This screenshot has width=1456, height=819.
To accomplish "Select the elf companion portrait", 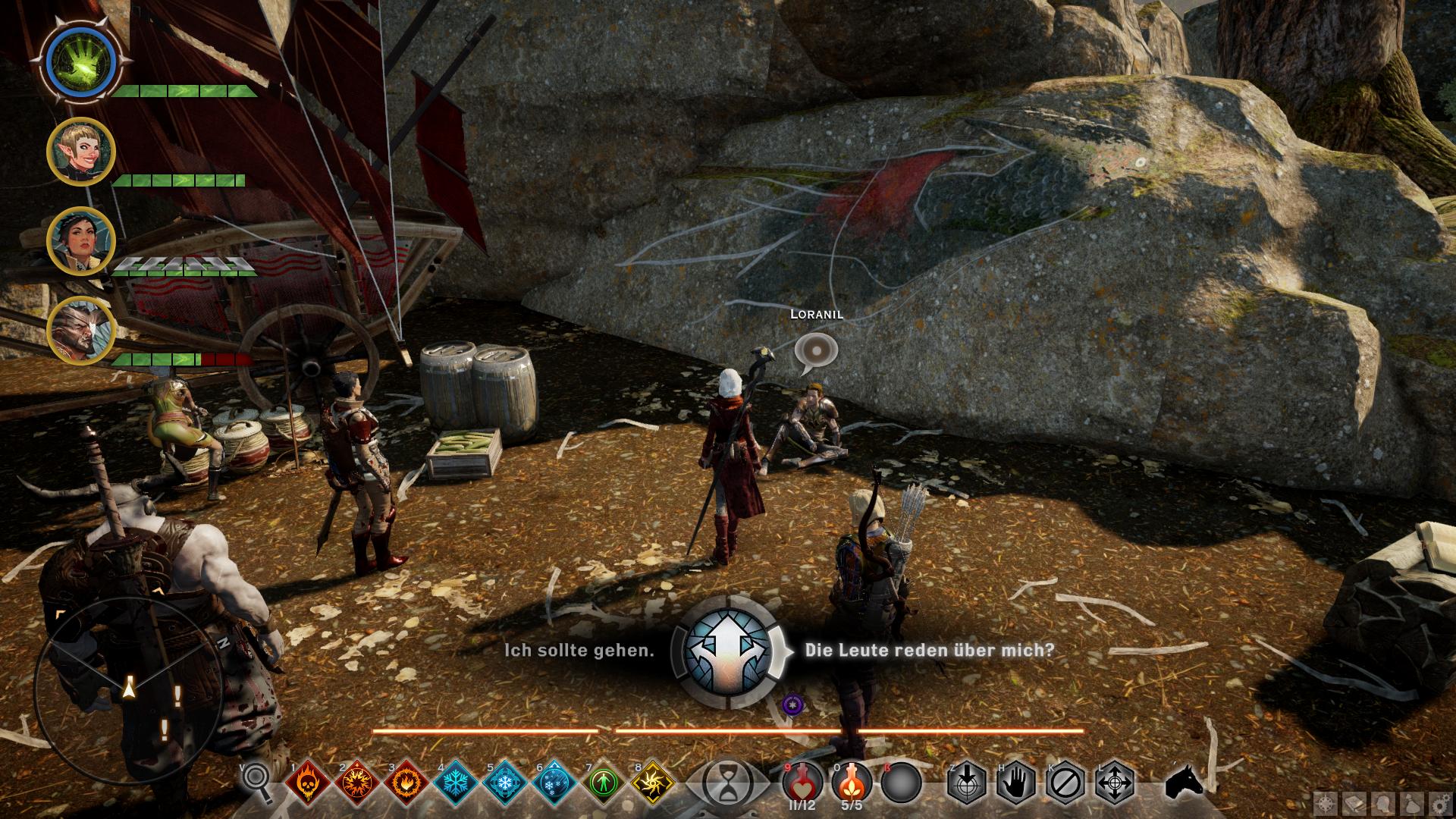I will pos(80,151).
